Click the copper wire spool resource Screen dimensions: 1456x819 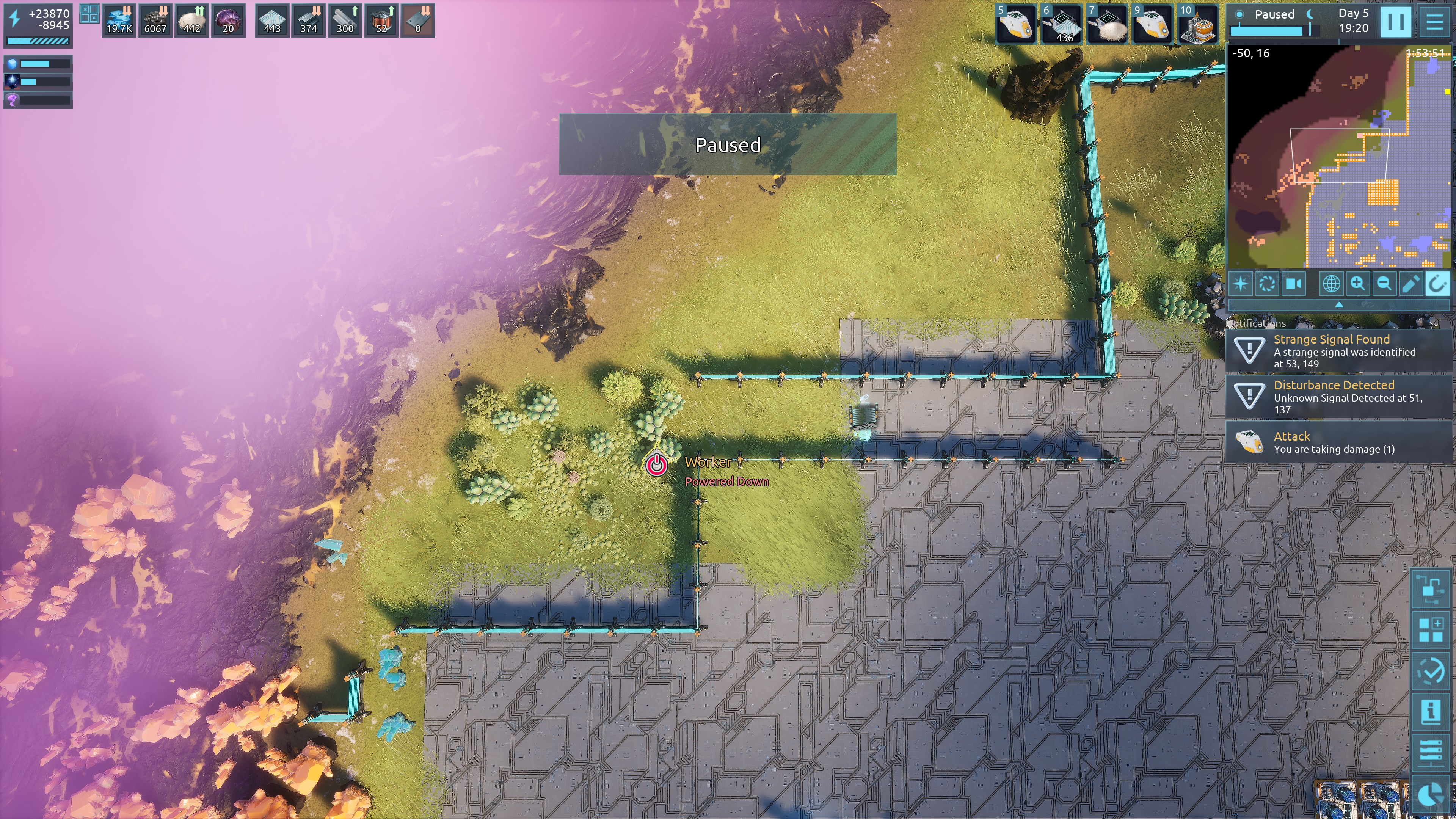(381, 21)
